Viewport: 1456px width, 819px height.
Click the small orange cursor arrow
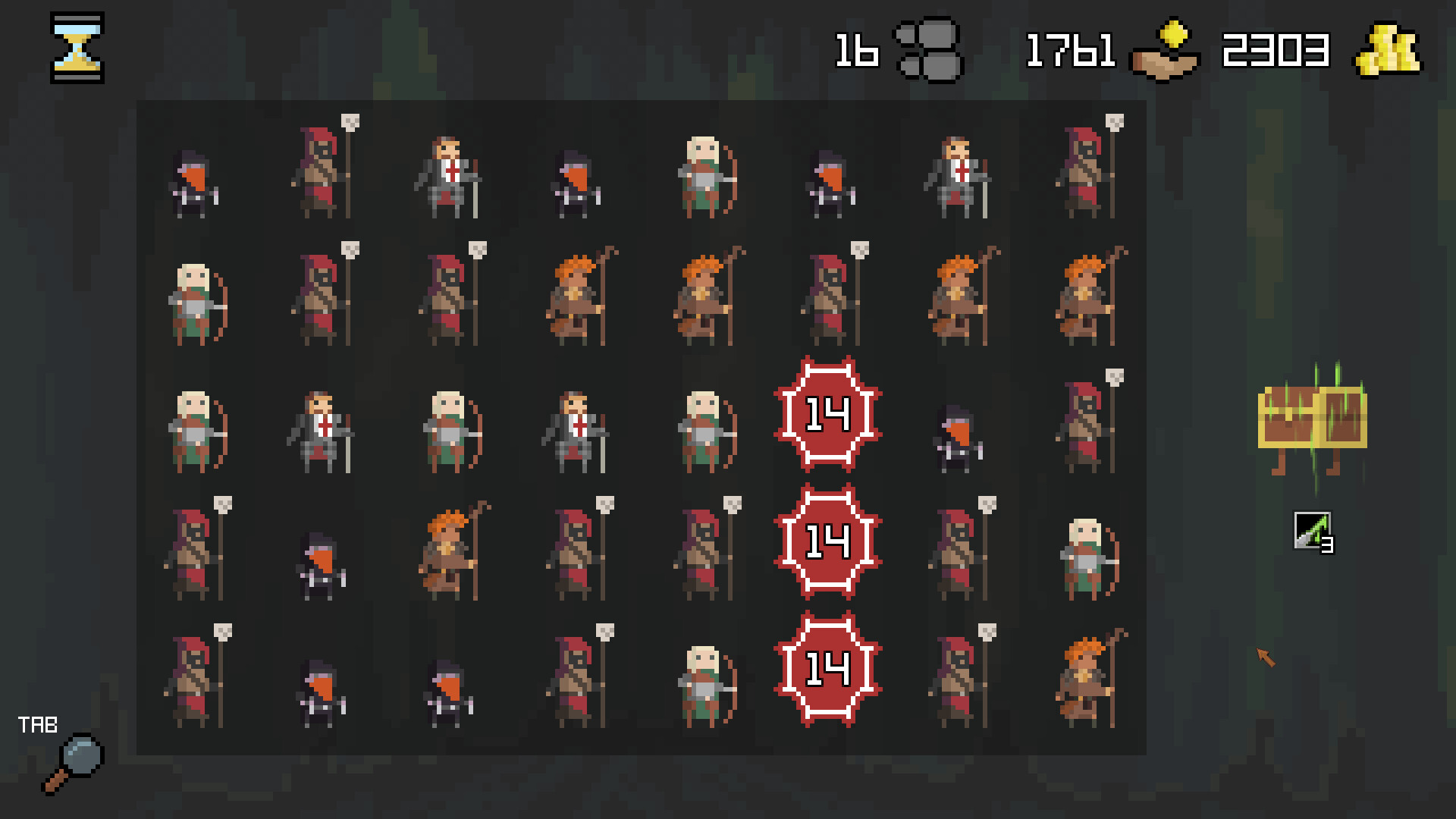click(1263, 657)
